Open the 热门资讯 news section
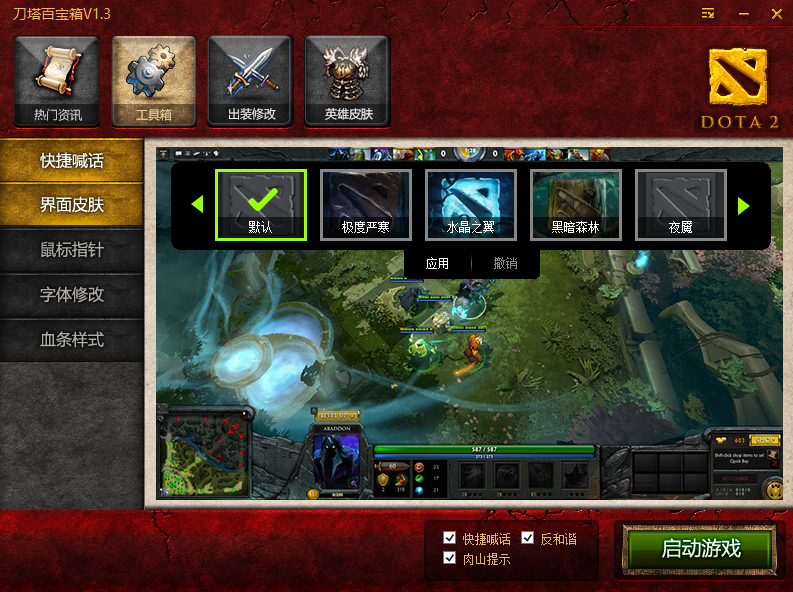This screenshot has height=592, width=793. click(57, 81)
